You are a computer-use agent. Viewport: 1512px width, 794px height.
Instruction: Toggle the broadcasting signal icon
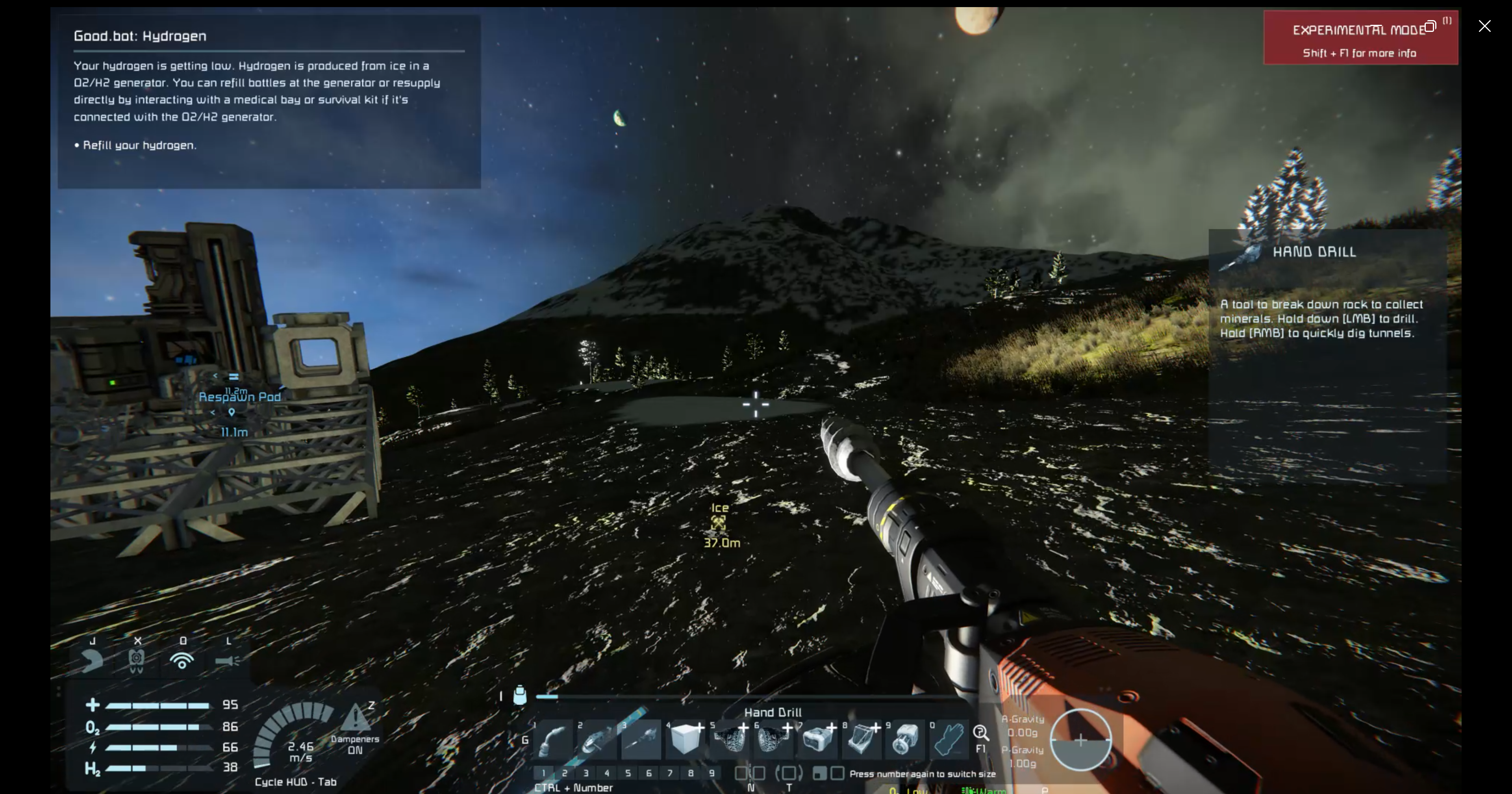(182, 661)
